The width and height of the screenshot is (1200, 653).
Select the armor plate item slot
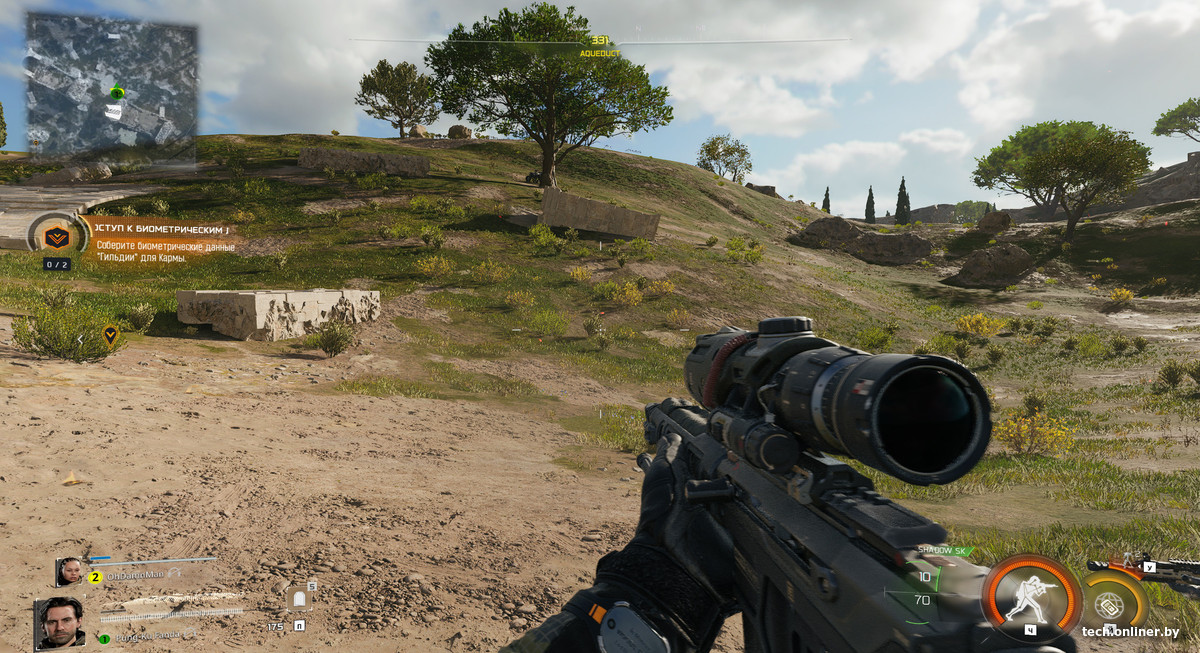pos(299,598)
